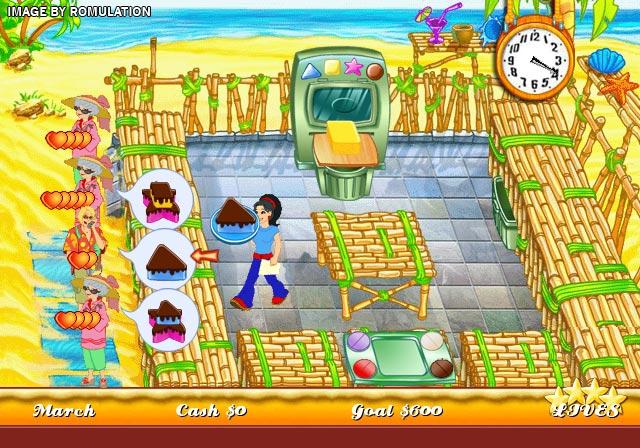The image size is (640, 448).
Task: Select the blue triangle cake shape button
Action: coord(310,71)
